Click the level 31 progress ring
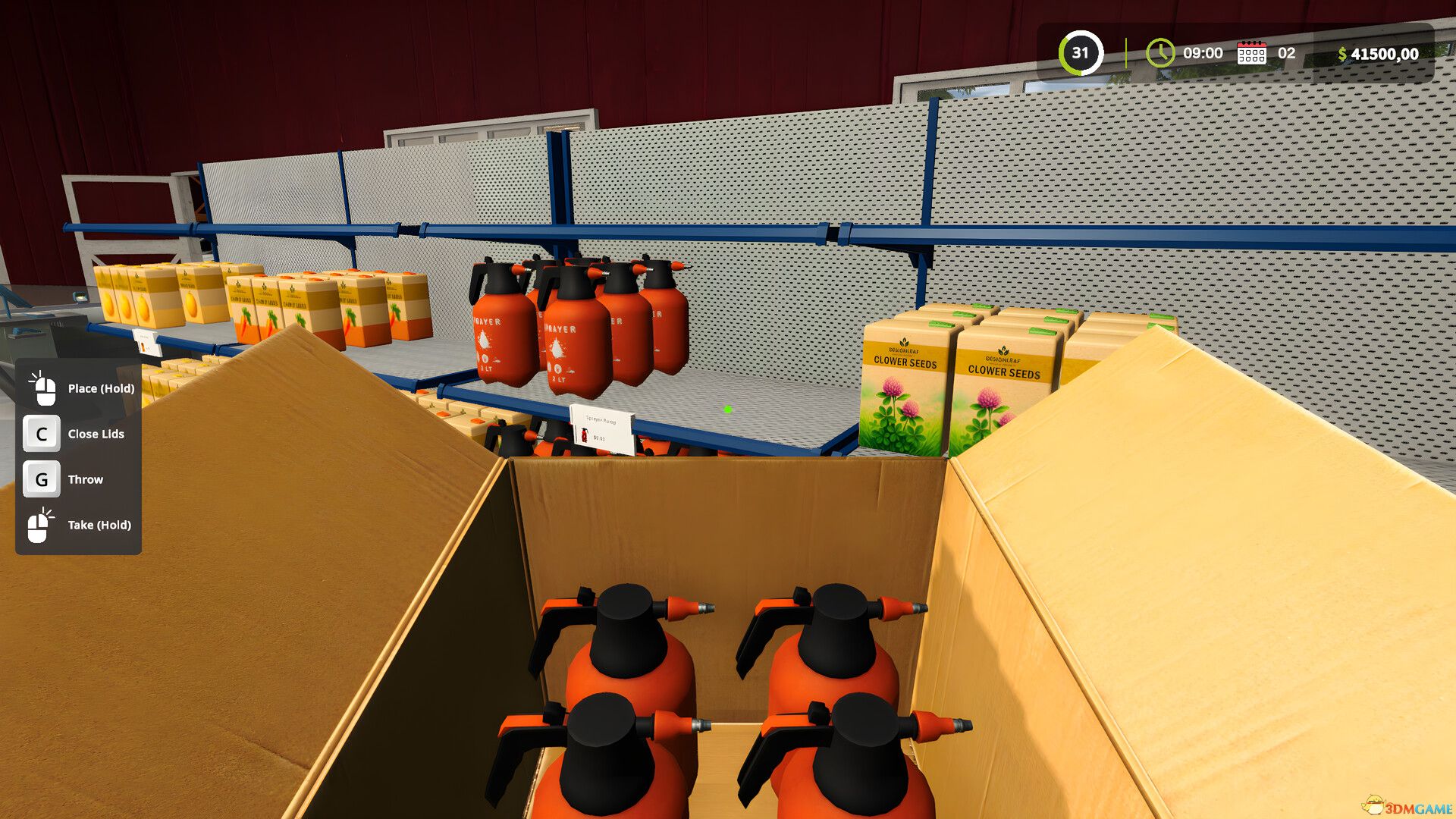 [1081, 52]
